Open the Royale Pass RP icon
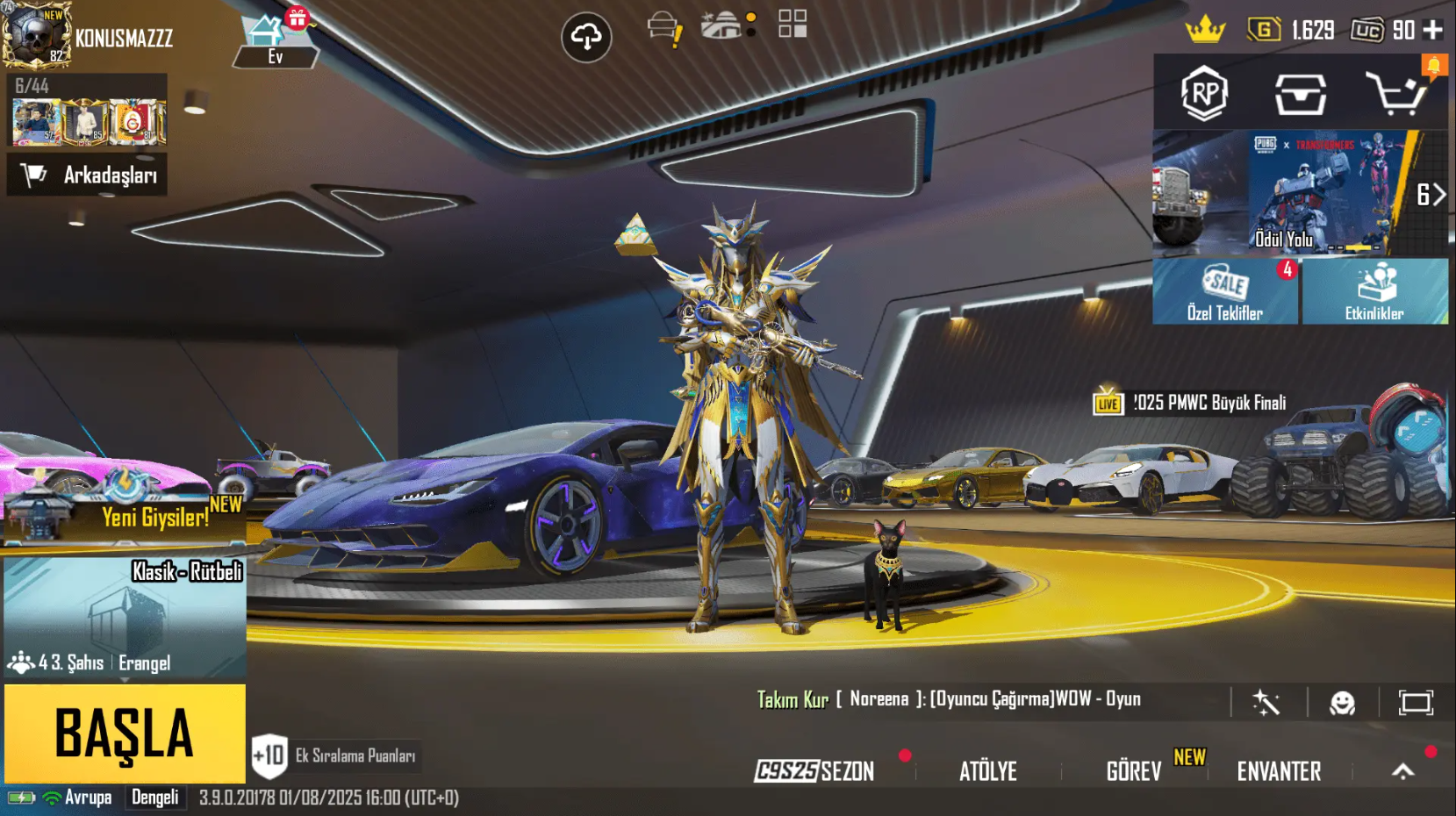The width and height of the screenshot is (1456, 816). click(x=1204, y=93)
